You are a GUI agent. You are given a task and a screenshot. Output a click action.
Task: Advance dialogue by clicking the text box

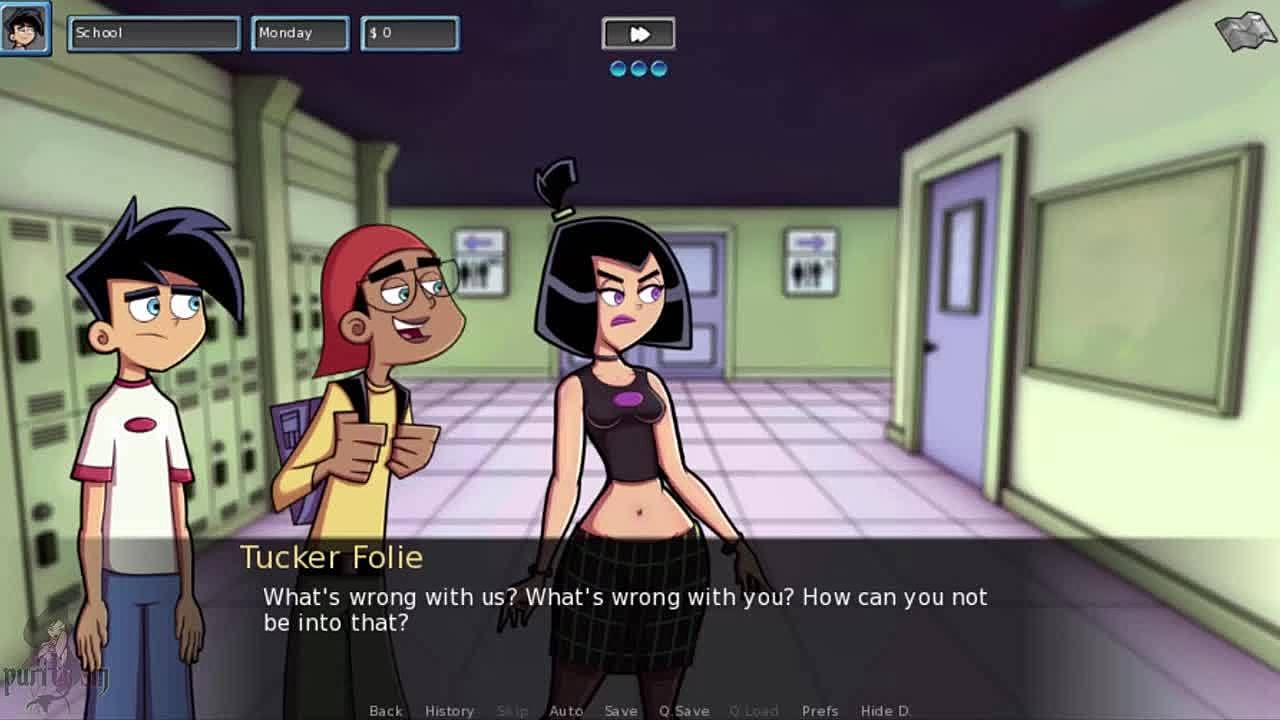pos(640,610)
